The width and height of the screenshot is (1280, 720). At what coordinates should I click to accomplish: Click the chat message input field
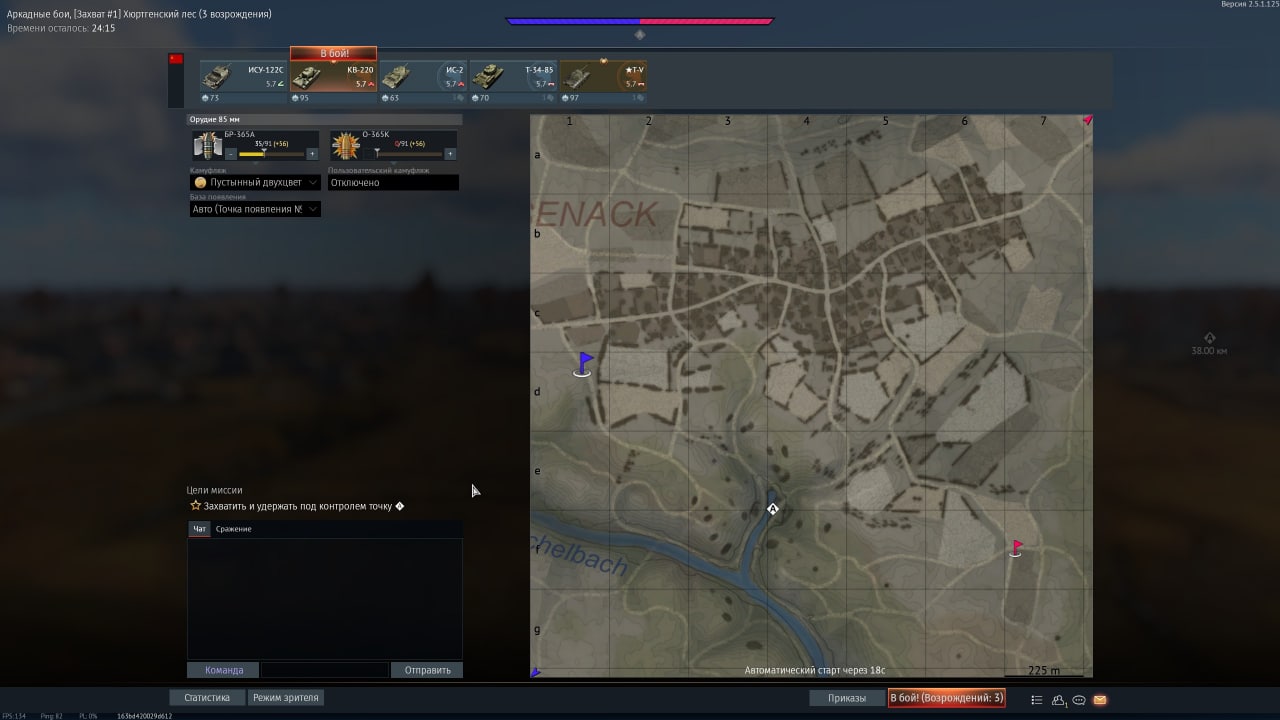point(324,670)
